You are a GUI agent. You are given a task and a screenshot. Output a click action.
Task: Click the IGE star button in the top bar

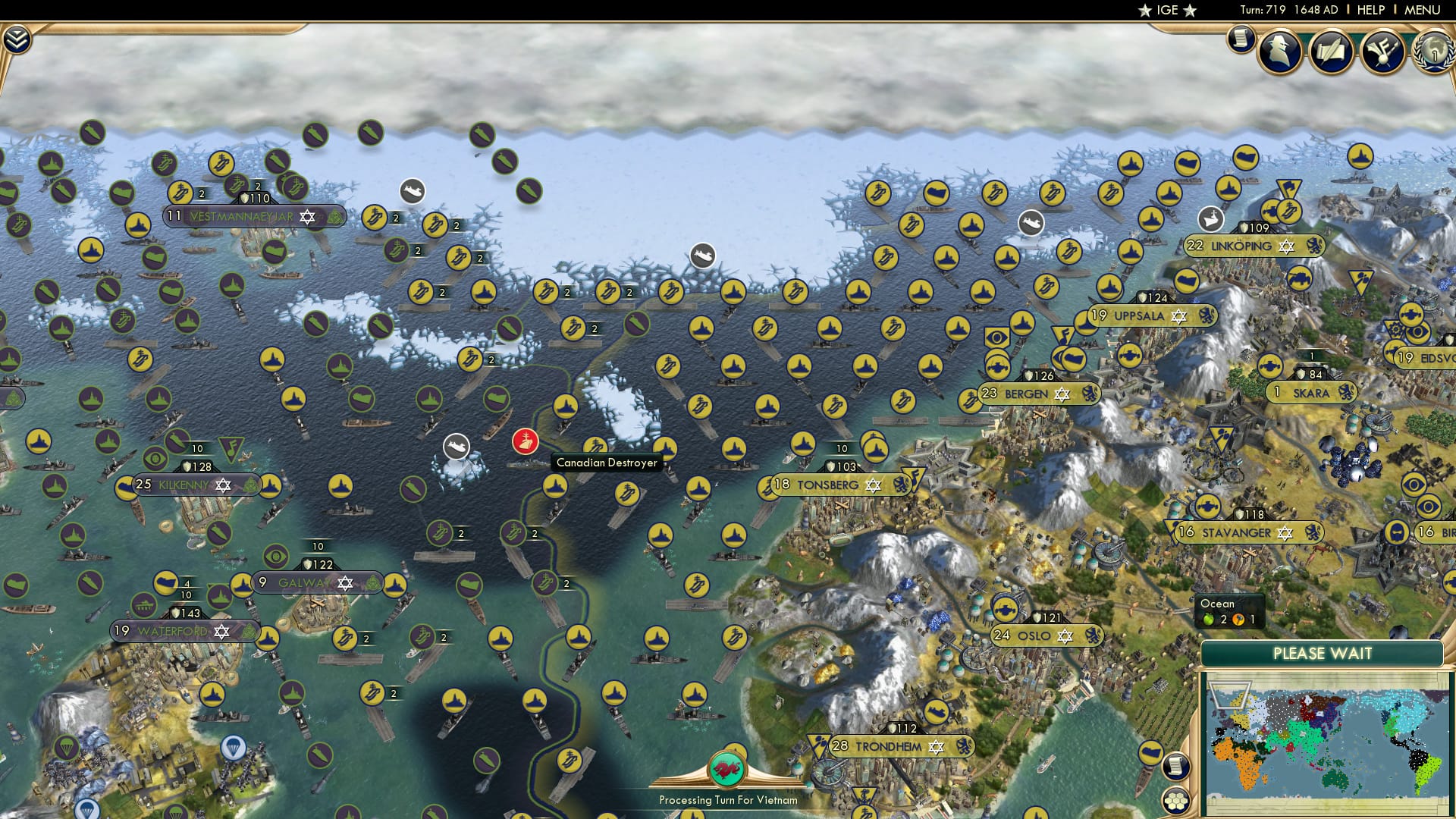click(1168, 10)
